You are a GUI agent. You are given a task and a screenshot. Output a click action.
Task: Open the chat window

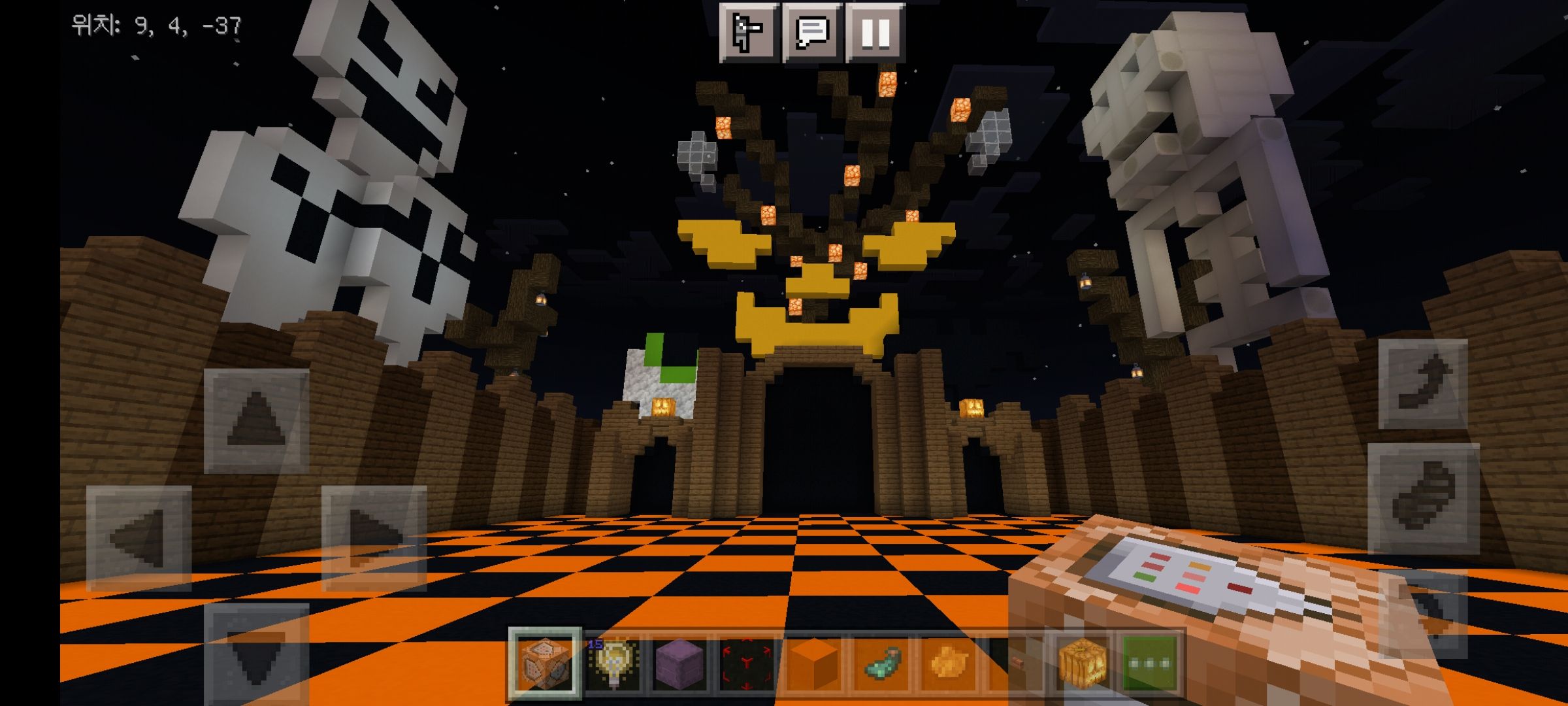[812, 31]
